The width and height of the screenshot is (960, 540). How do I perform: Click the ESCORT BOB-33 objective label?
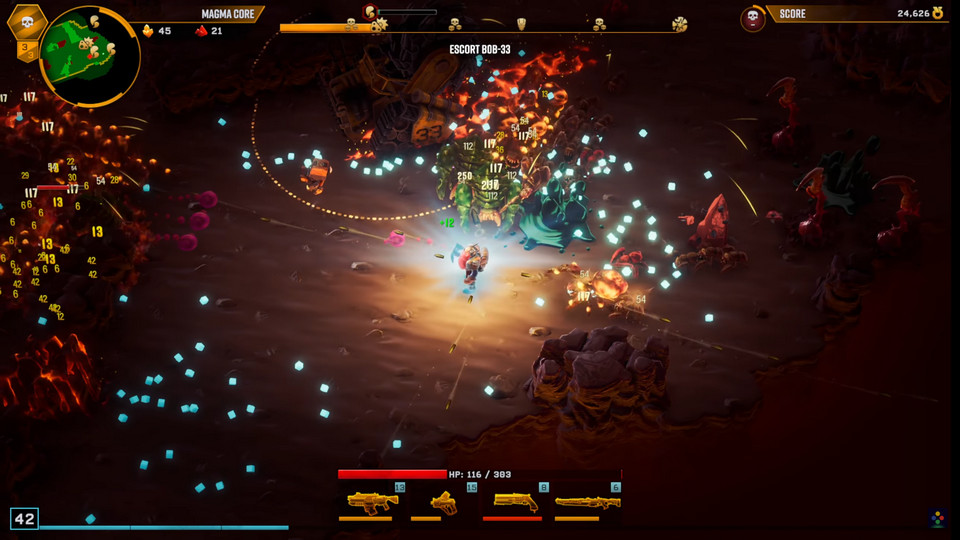479,49
